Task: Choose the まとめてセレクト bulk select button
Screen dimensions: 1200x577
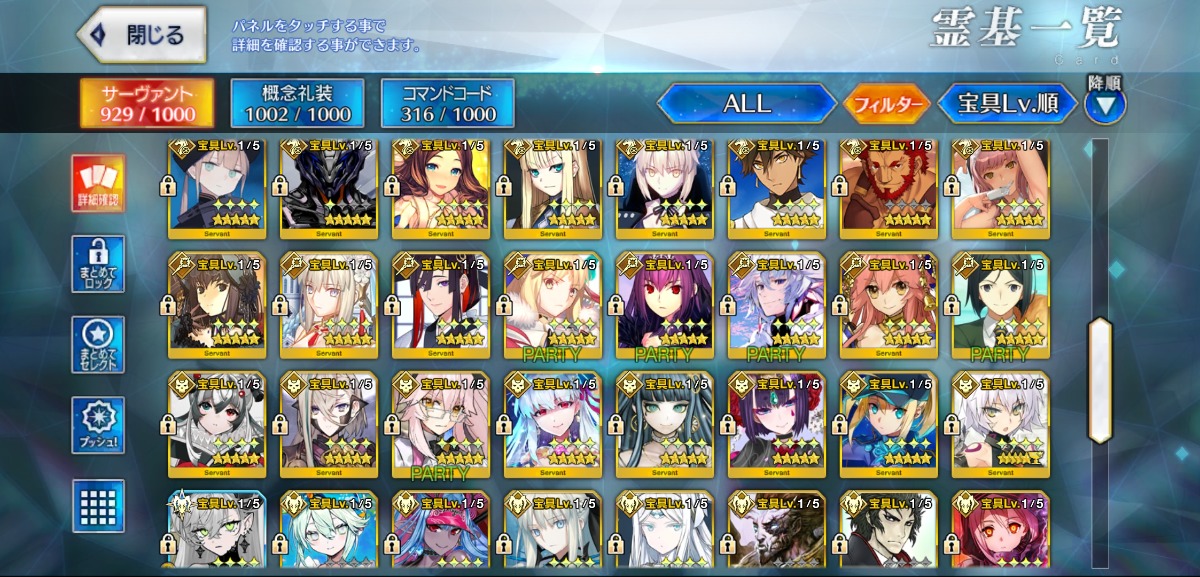Action: coord(98,345)
